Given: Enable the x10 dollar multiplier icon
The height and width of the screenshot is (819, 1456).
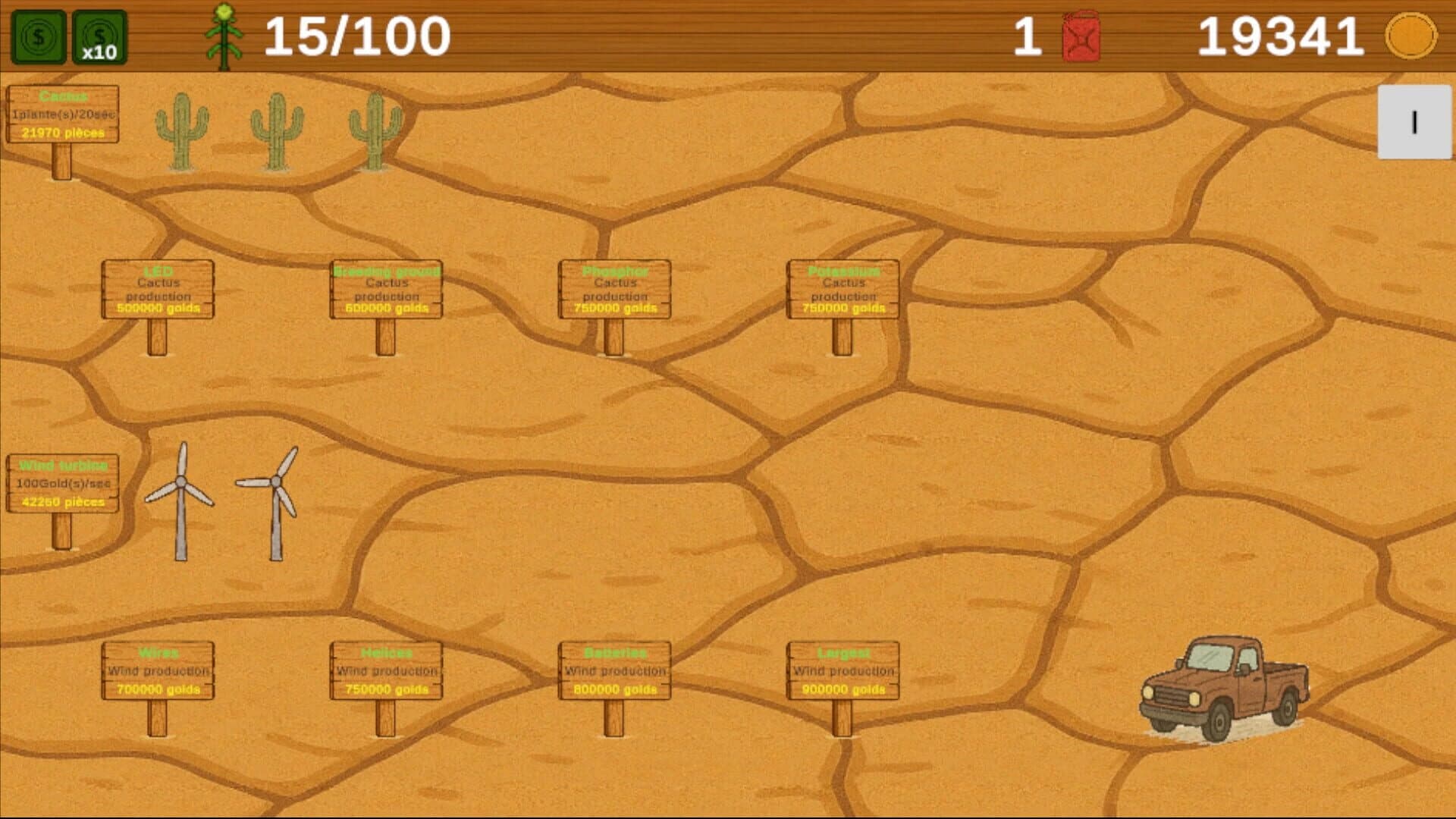Looking at the screenshot, I should (x=99, y=34).
